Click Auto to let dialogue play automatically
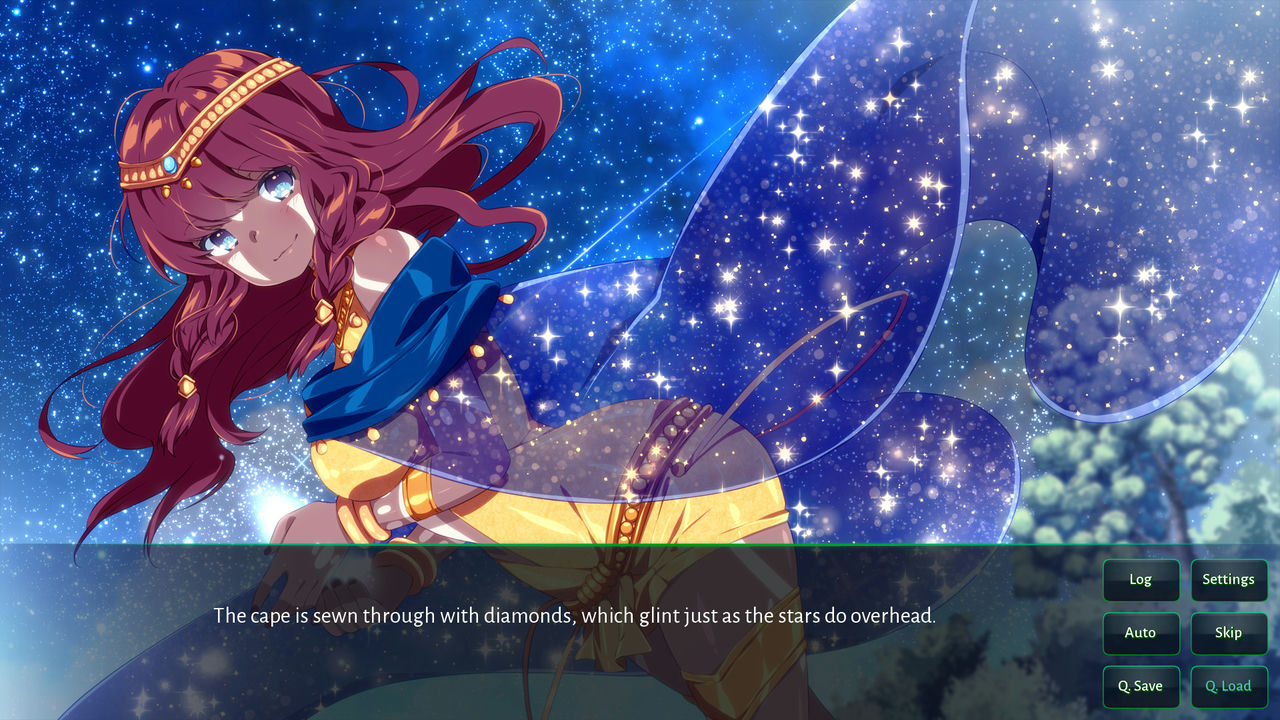This screenshot has height=720, width=1280. (x=1141, y=633)
